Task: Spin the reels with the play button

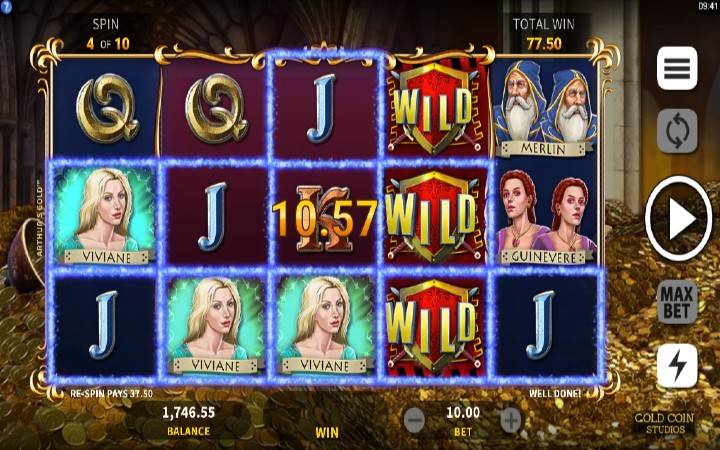Action: 678,219
